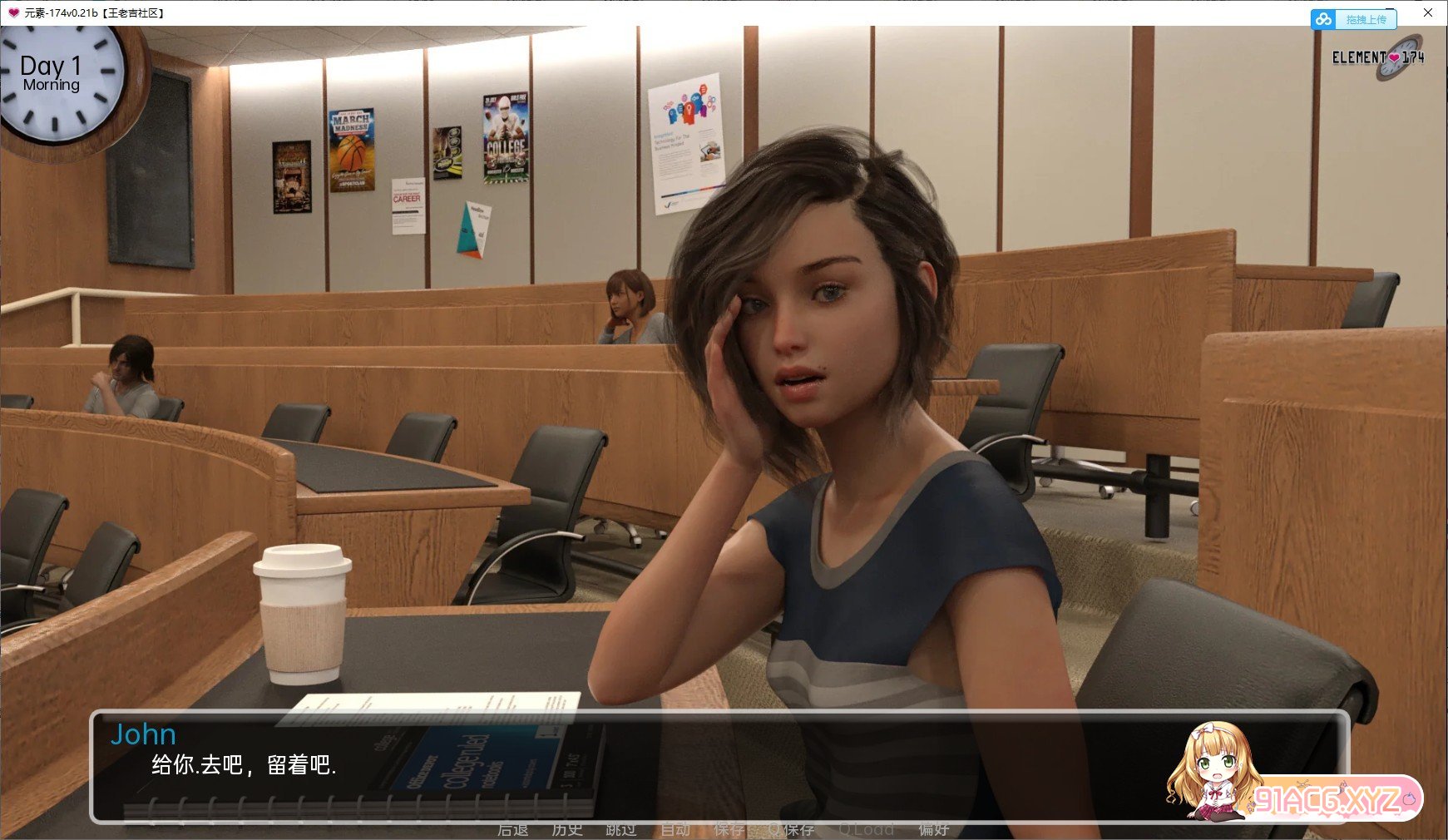1448x840 pixels.
Task: Toggle 自动 auto-advance mode
Action: (x=675, y=829)
